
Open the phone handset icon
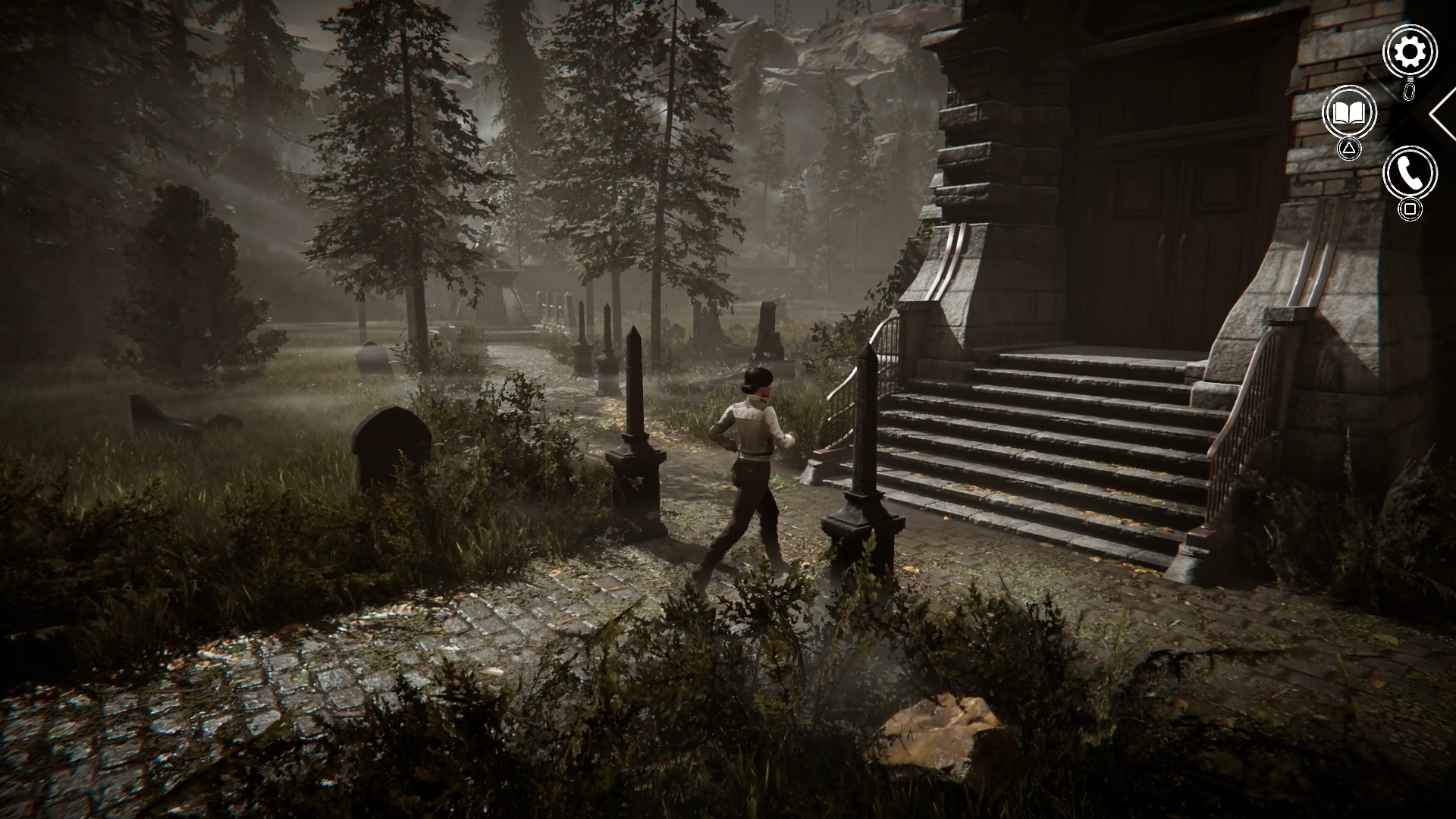point(1410,174)
